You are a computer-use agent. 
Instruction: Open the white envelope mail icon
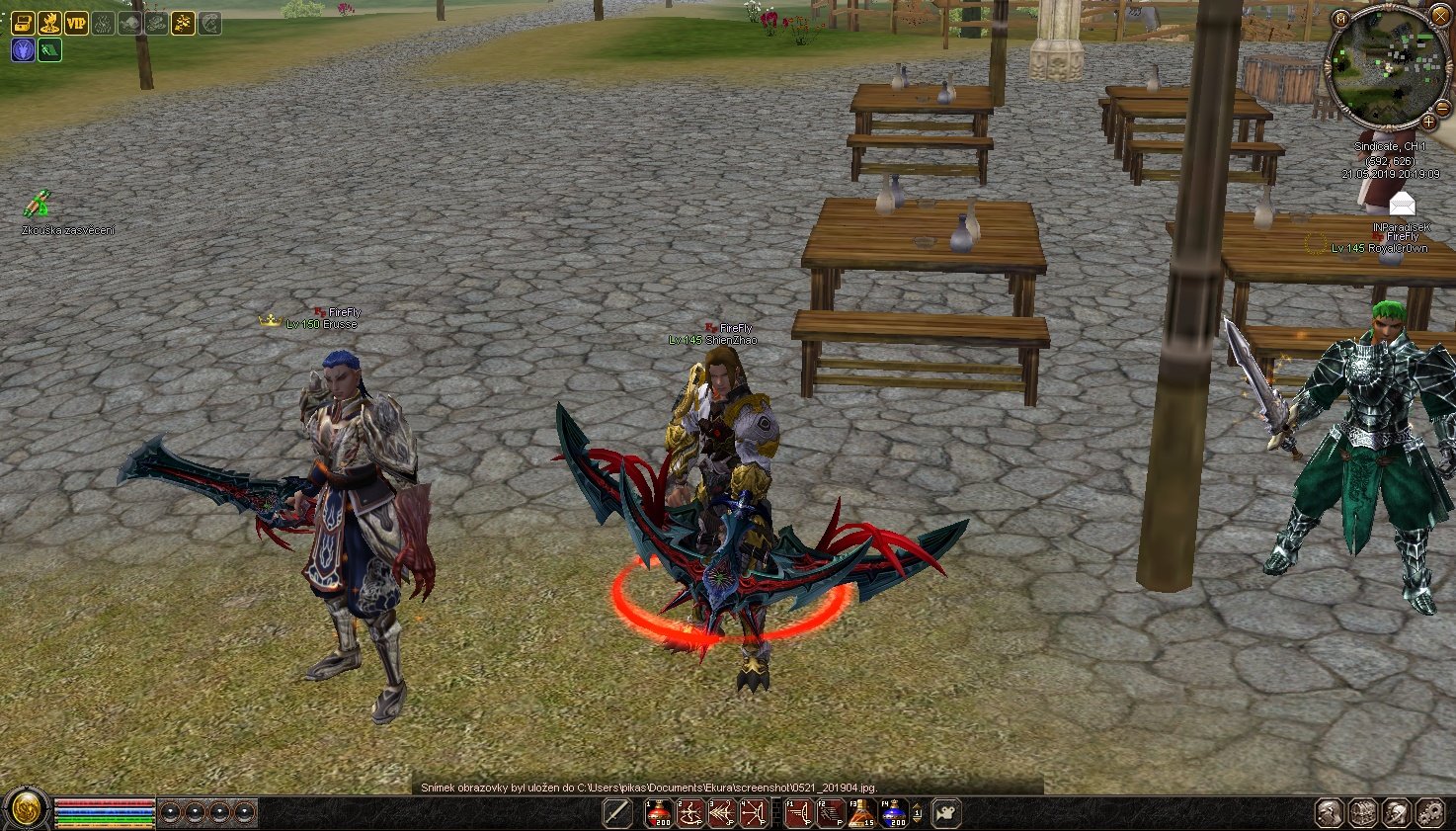(x=1402, y=205)
